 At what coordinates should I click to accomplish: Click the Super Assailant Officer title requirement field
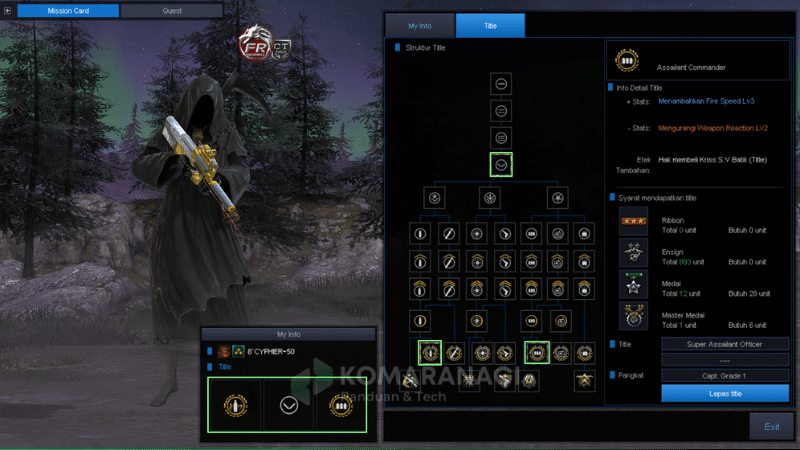[x=724, y=344]
